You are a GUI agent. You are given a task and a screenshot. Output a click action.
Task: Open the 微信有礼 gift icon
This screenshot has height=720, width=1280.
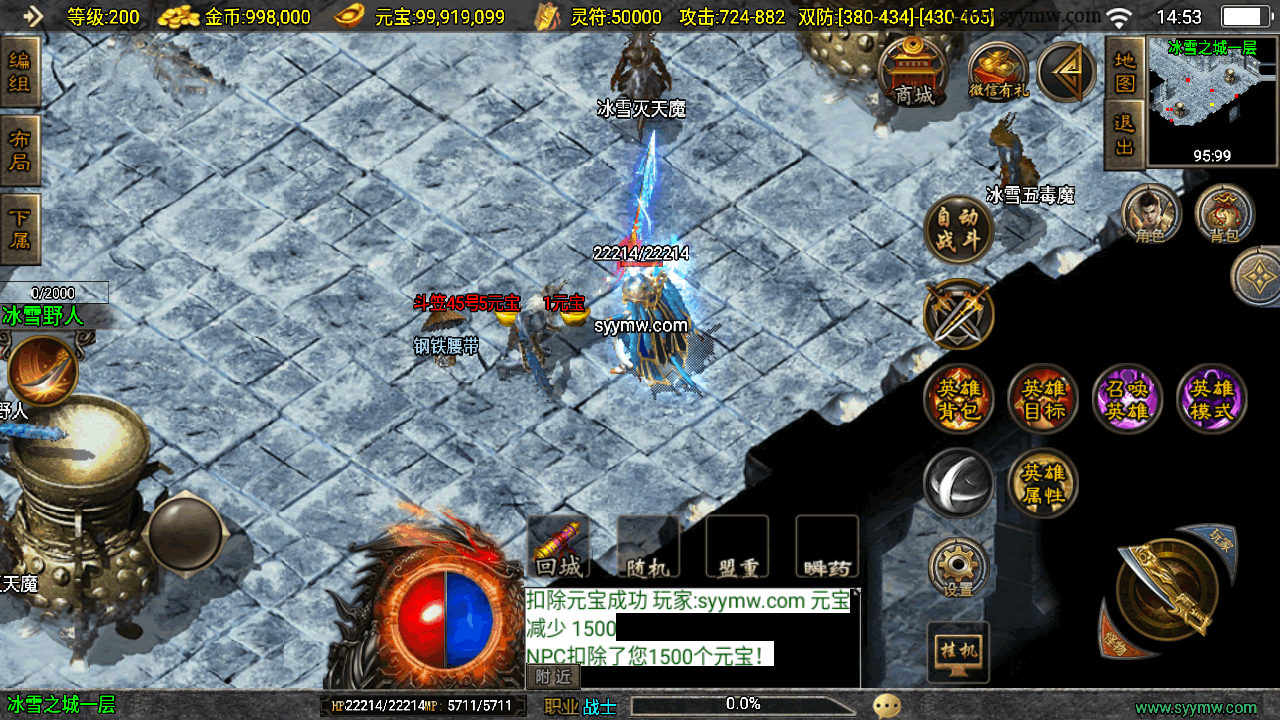click(x=998, y=72)
